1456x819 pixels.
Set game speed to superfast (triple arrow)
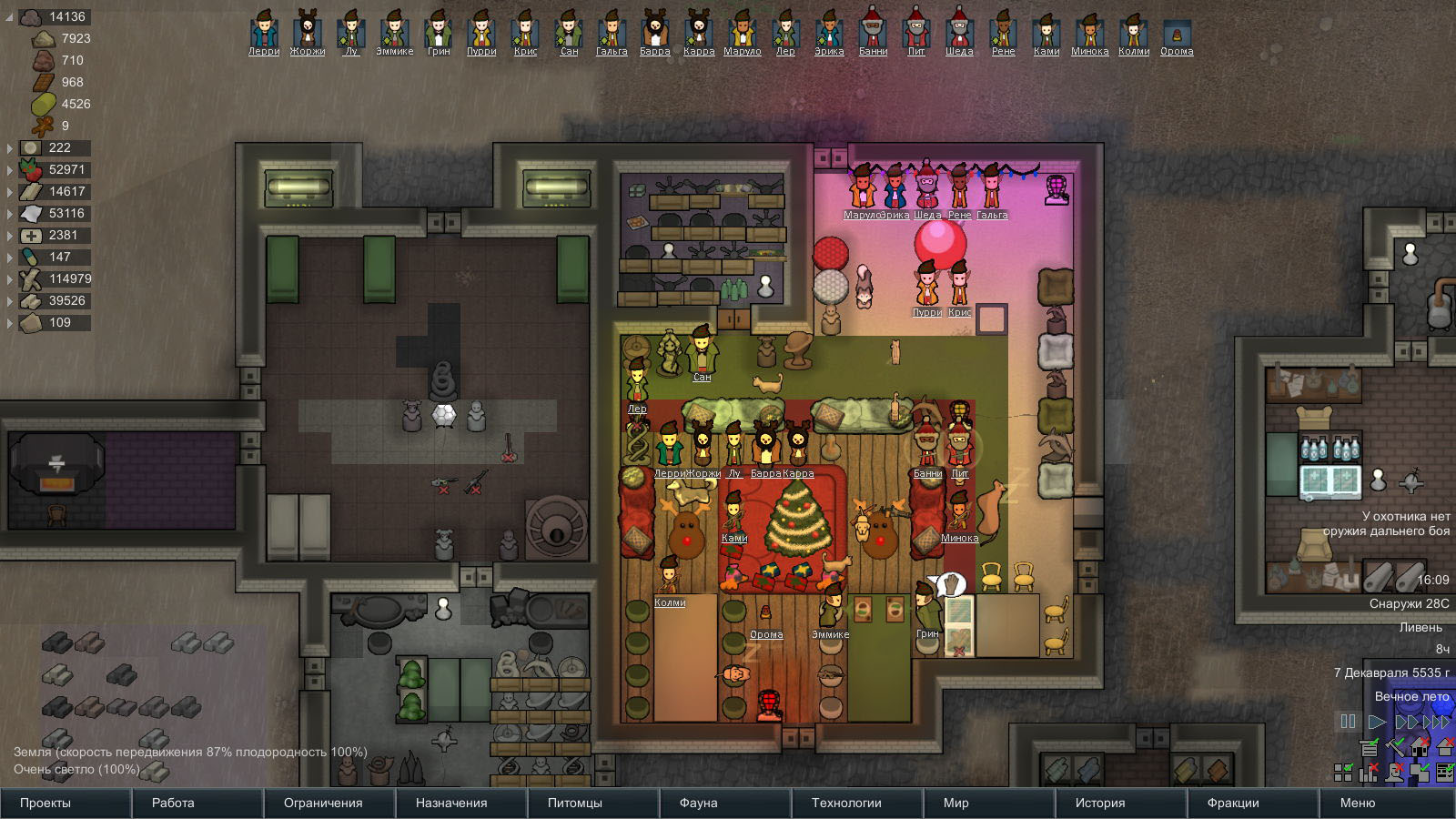1436,722
